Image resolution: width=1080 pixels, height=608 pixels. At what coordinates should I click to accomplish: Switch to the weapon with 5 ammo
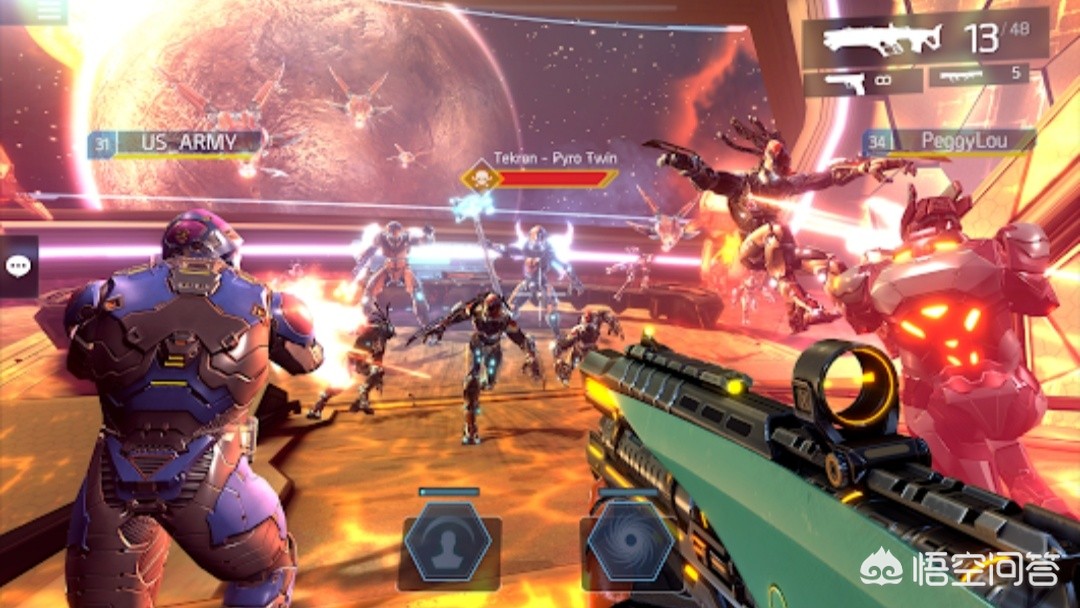click(977, 75)
